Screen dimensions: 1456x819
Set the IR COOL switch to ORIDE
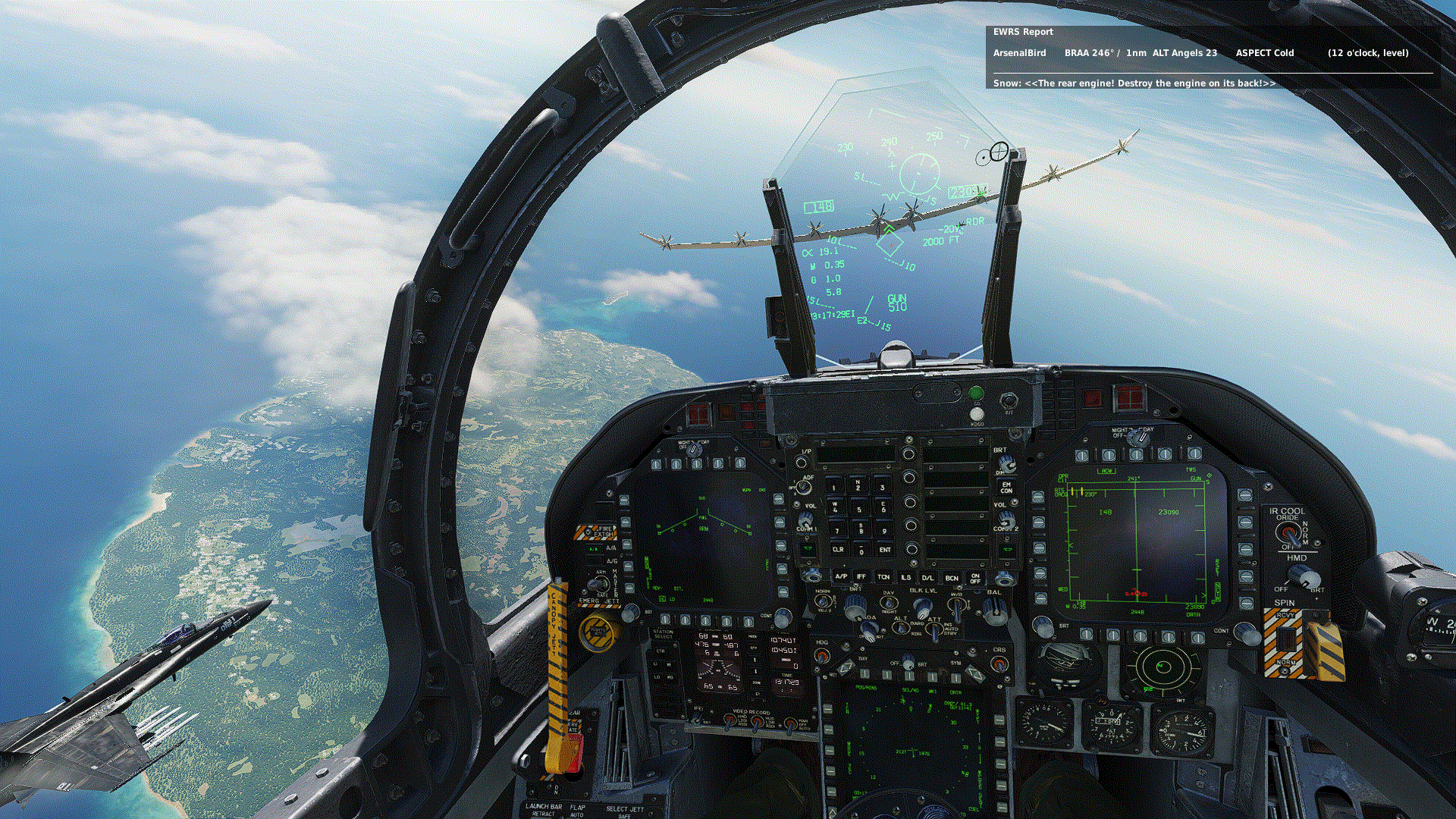[1289, 531]
